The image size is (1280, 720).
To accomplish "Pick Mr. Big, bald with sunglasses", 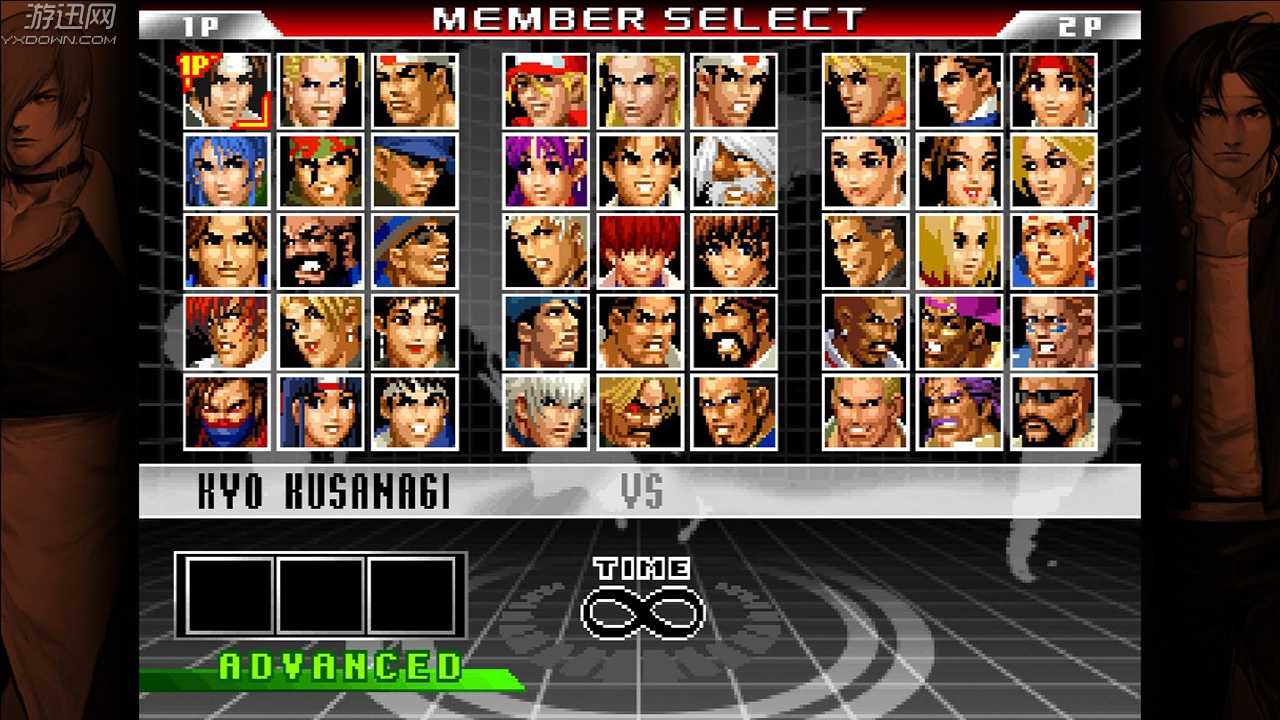I will coord(1053,411).
